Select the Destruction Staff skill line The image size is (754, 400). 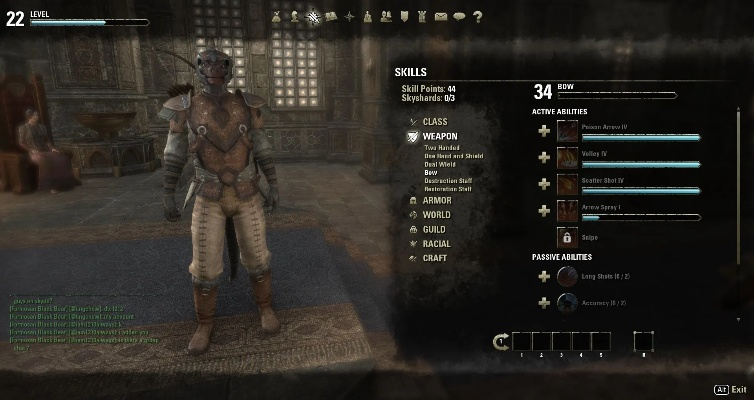(448, 180)
